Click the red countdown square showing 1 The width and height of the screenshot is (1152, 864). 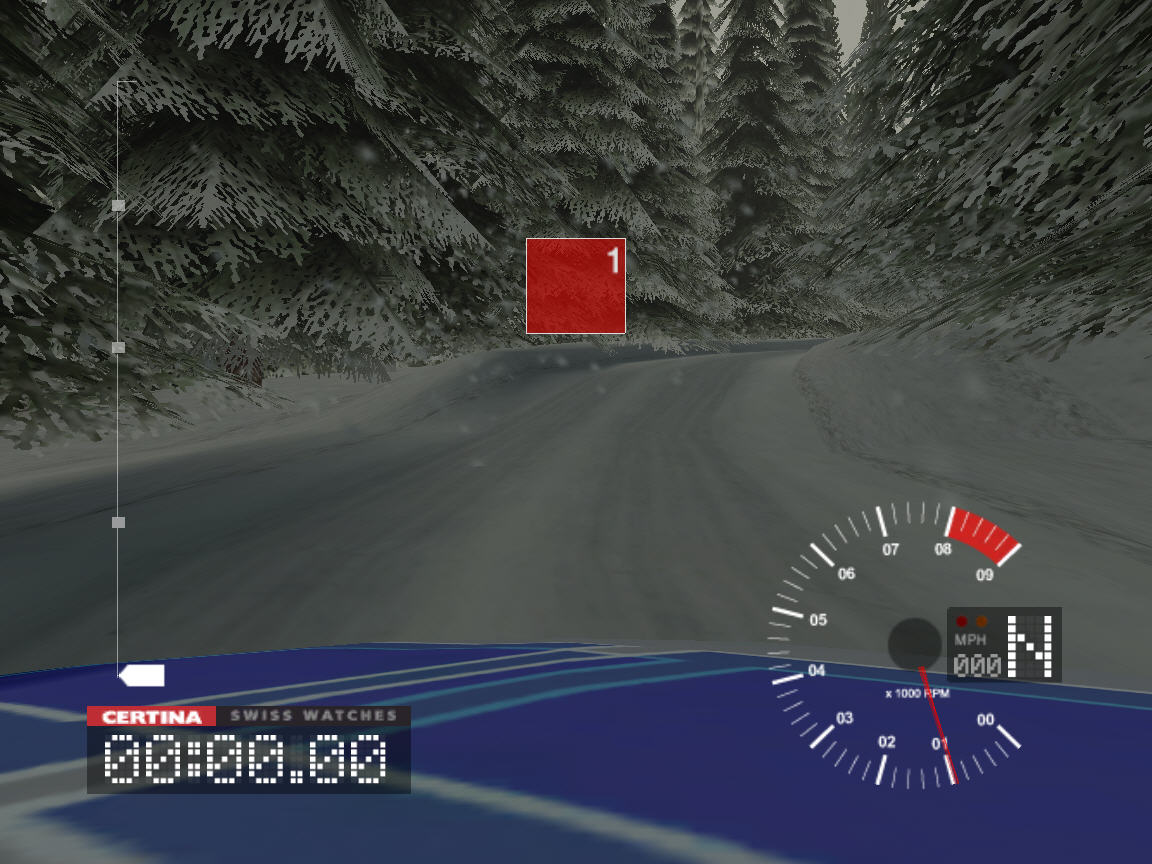[576, 286]
